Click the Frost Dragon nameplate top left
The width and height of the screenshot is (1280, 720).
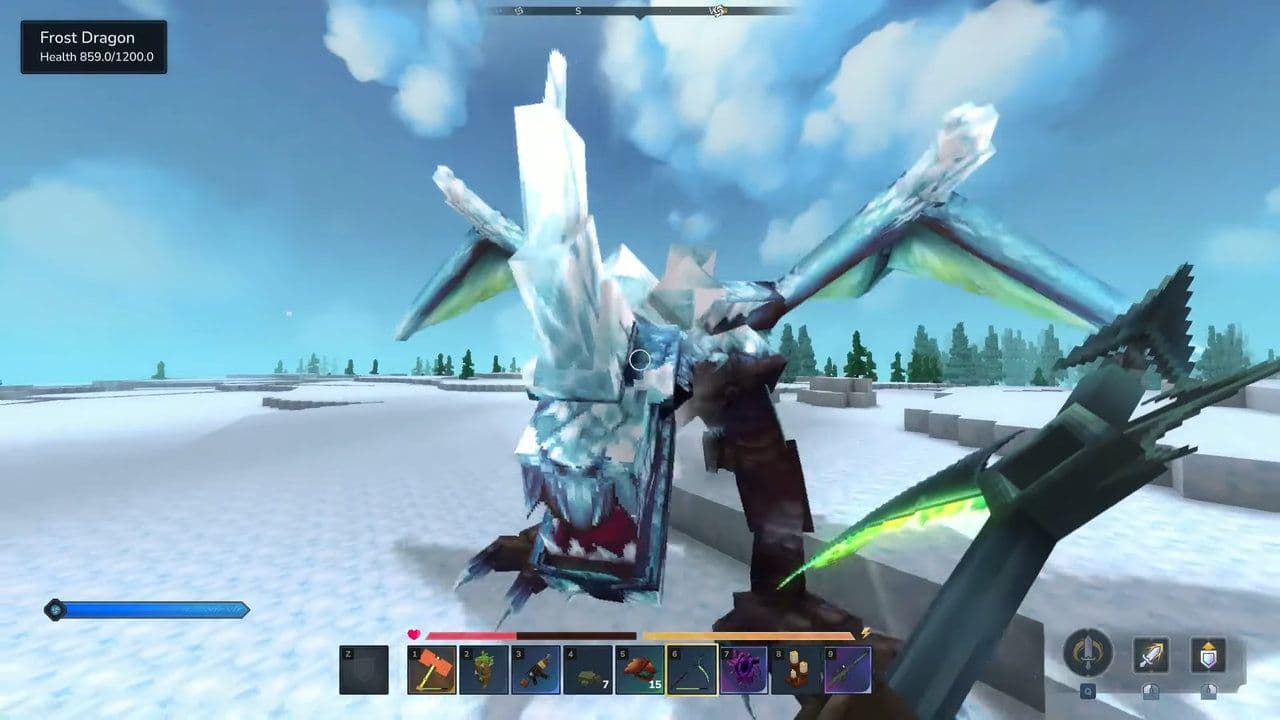coord(95,46)
